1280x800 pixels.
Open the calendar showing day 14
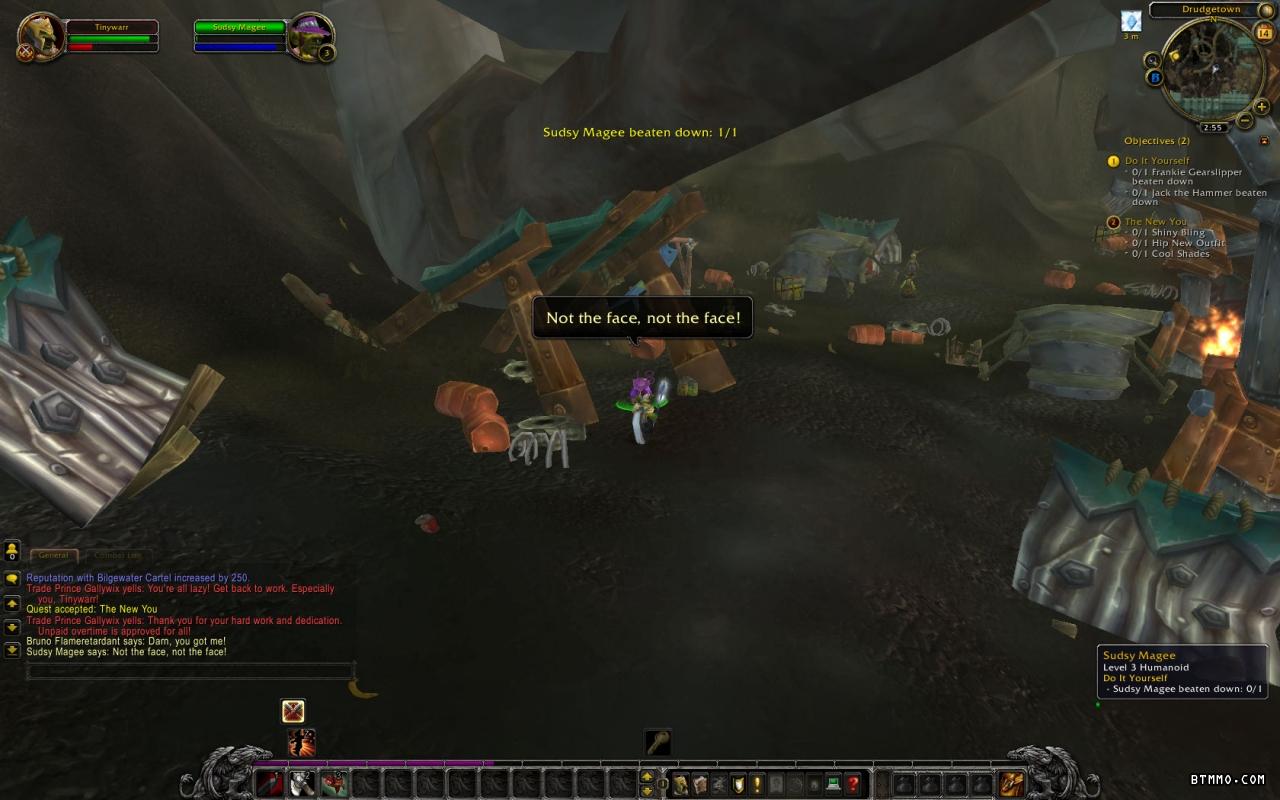coord(1263,33)
